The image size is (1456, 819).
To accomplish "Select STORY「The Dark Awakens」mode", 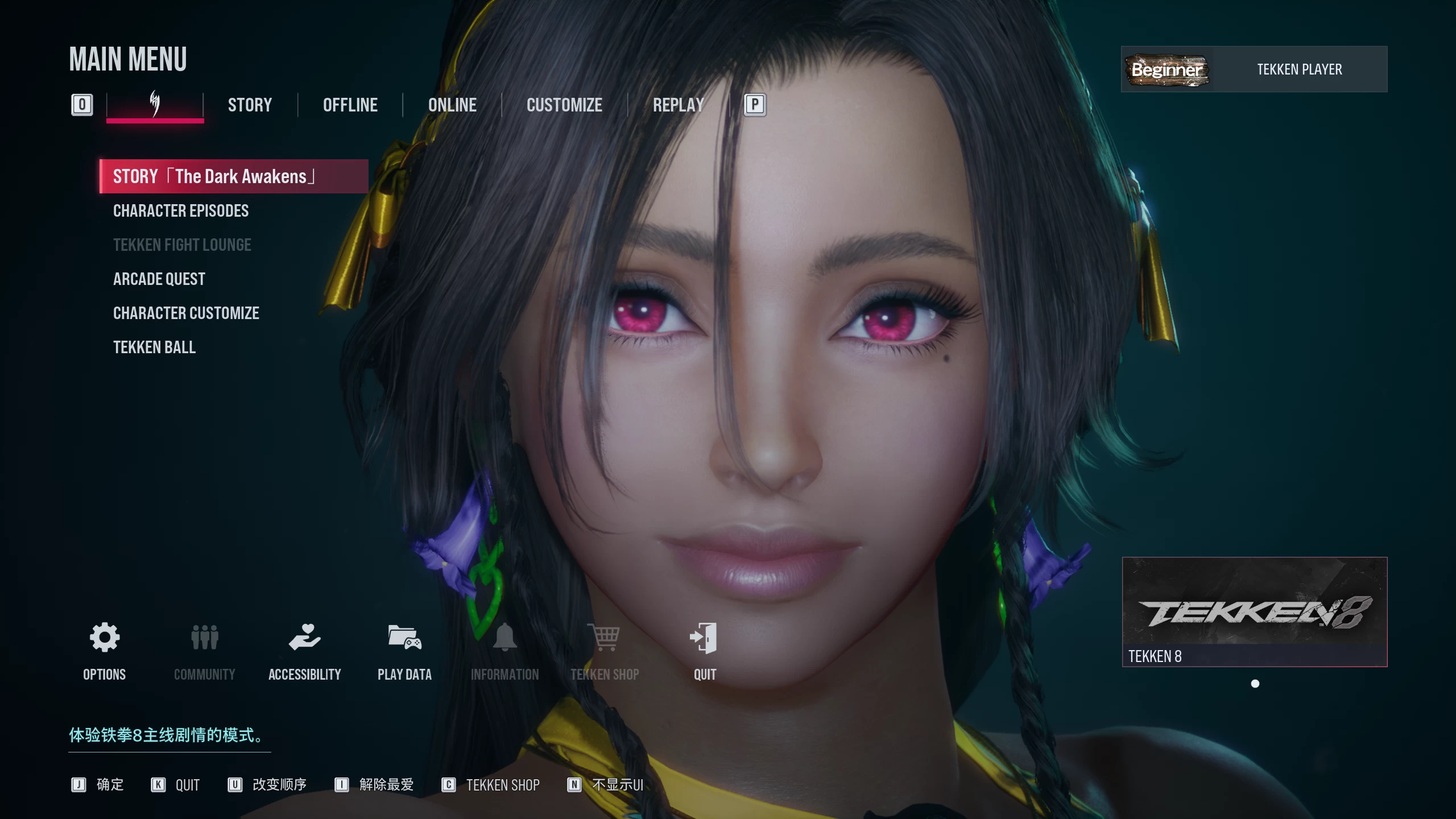I will (x=233, y=176).
